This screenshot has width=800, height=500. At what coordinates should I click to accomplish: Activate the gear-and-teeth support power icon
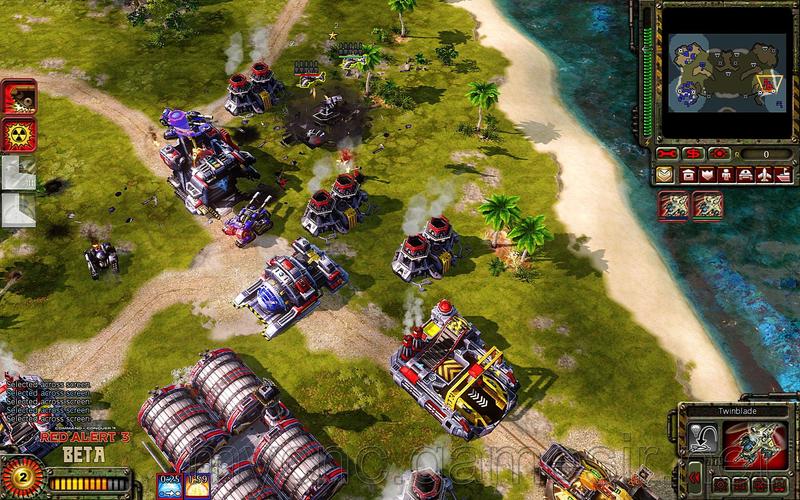pos(19,97)
